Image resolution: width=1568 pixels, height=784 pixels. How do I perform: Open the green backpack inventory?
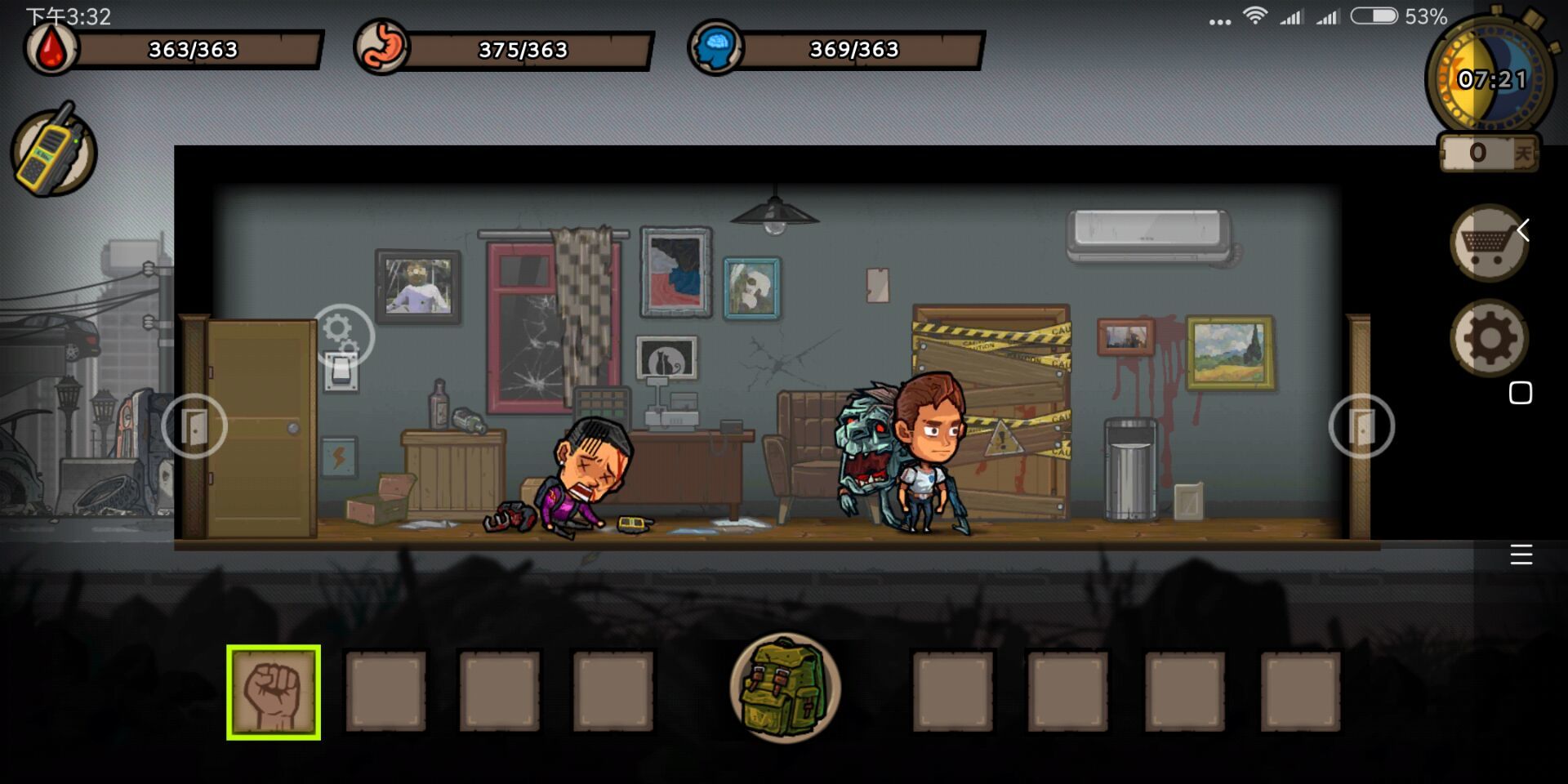[785, 688]
